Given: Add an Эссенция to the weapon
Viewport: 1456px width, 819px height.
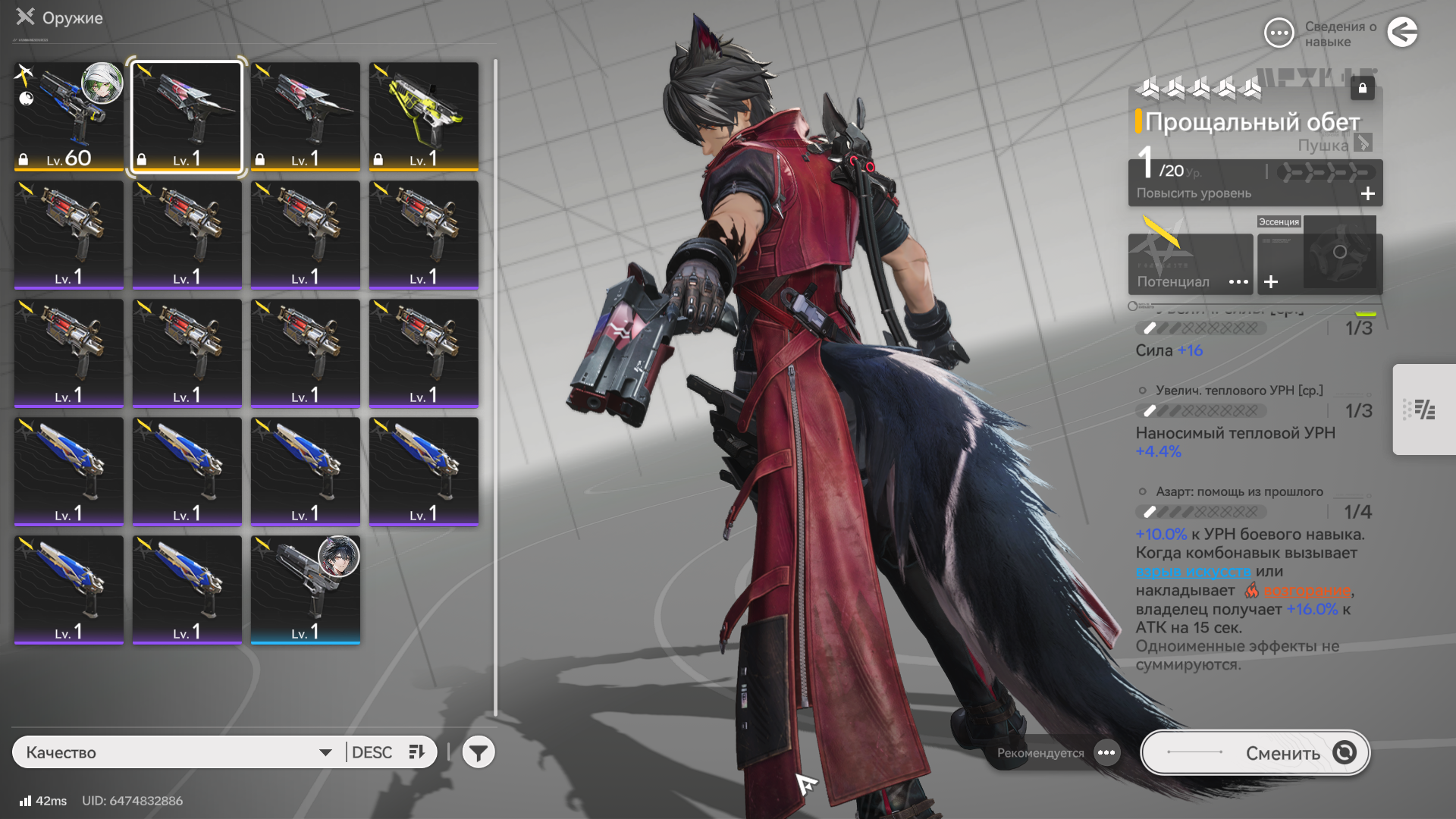Looking at the screenshot, I should point(1272,282).
